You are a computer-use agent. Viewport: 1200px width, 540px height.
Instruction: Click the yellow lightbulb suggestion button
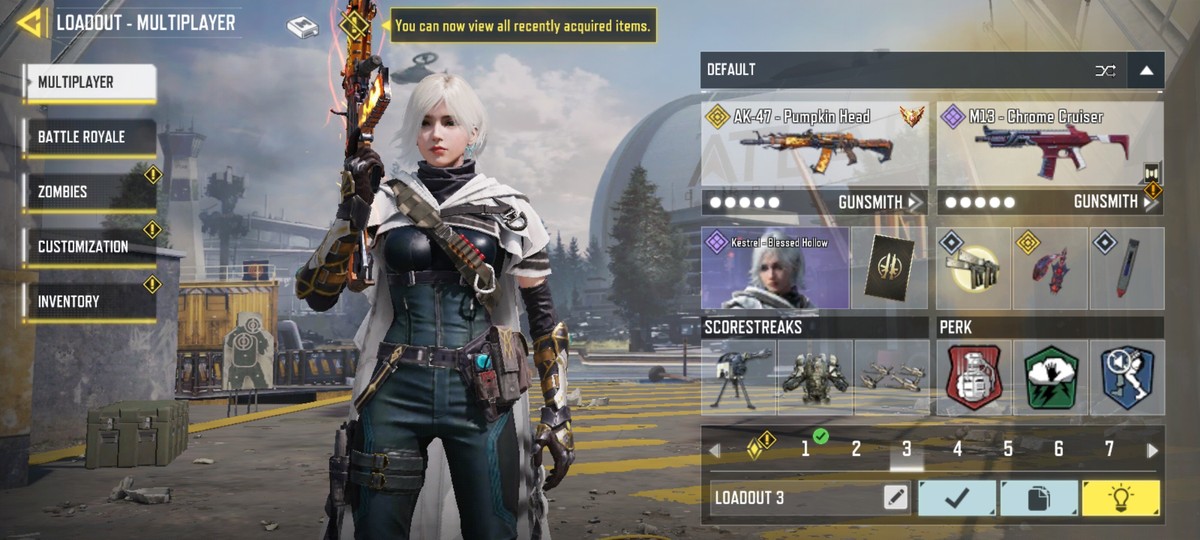pyautogui.click(x=1121, y=497)
